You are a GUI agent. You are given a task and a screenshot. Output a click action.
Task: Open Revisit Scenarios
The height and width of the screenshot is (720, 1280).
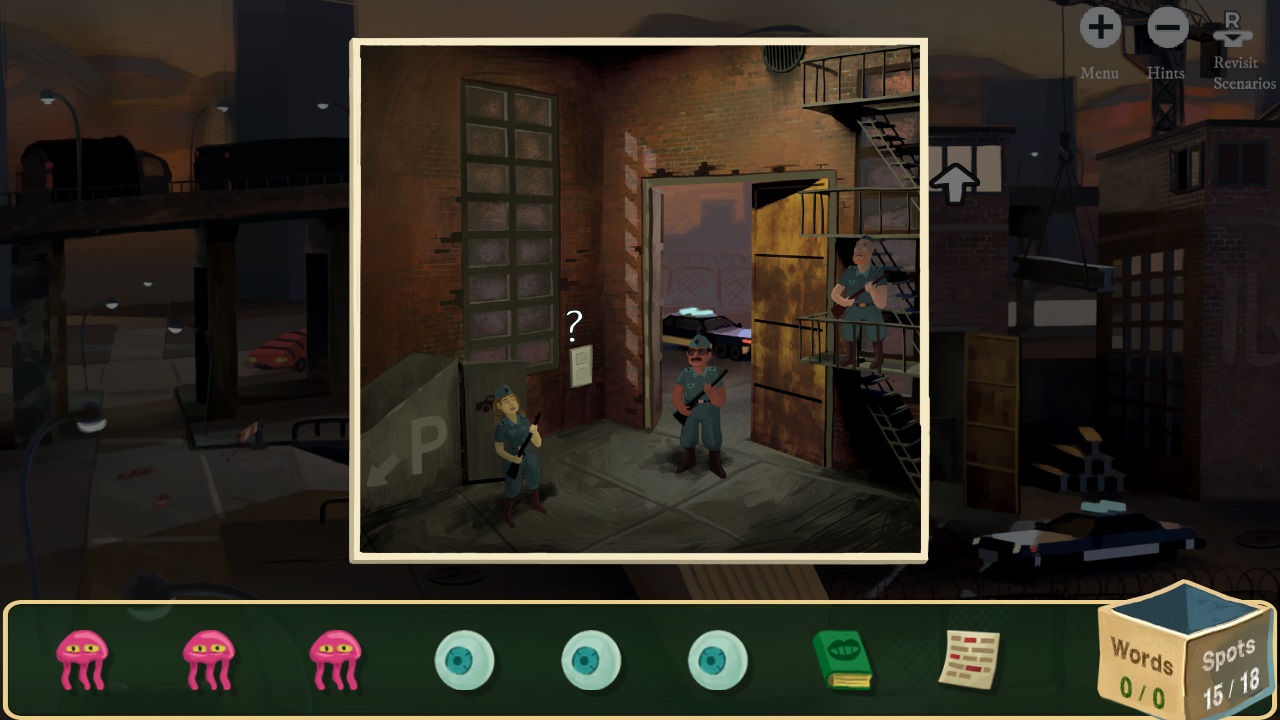tap(1233, 28)
